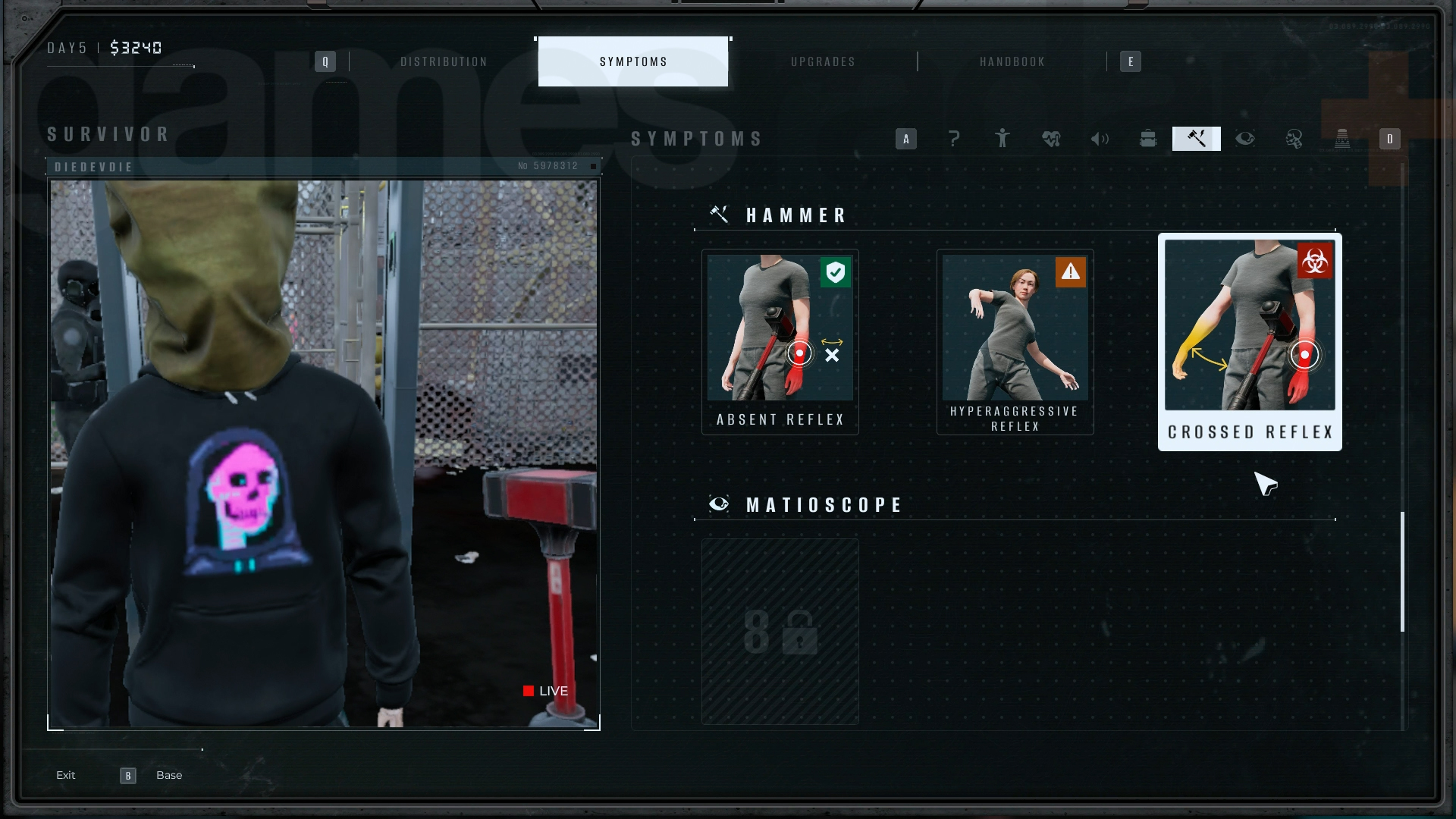Viewport: 1456px width, 819px height.
Task: Open the question mark symptom category
Action: 954,139
